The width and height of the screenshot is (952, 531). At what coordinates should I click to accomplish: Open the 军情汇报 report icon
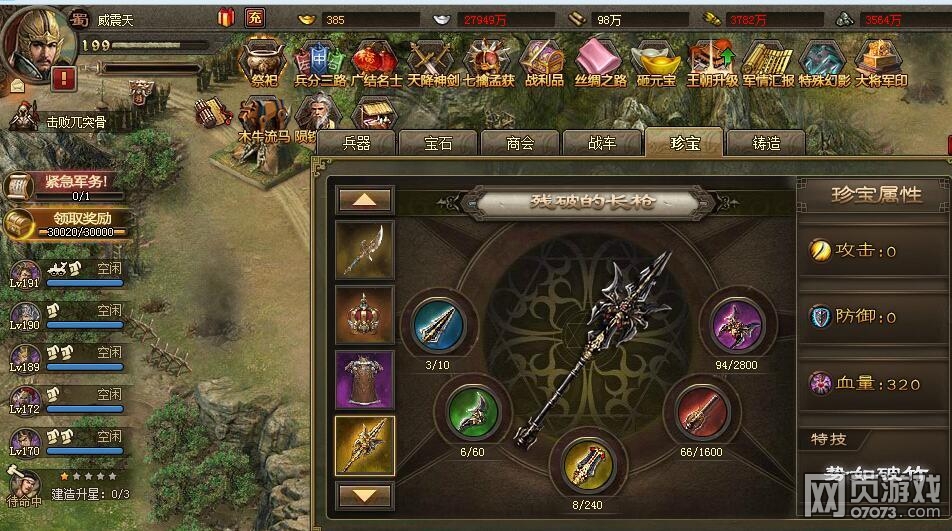point(768,62)
